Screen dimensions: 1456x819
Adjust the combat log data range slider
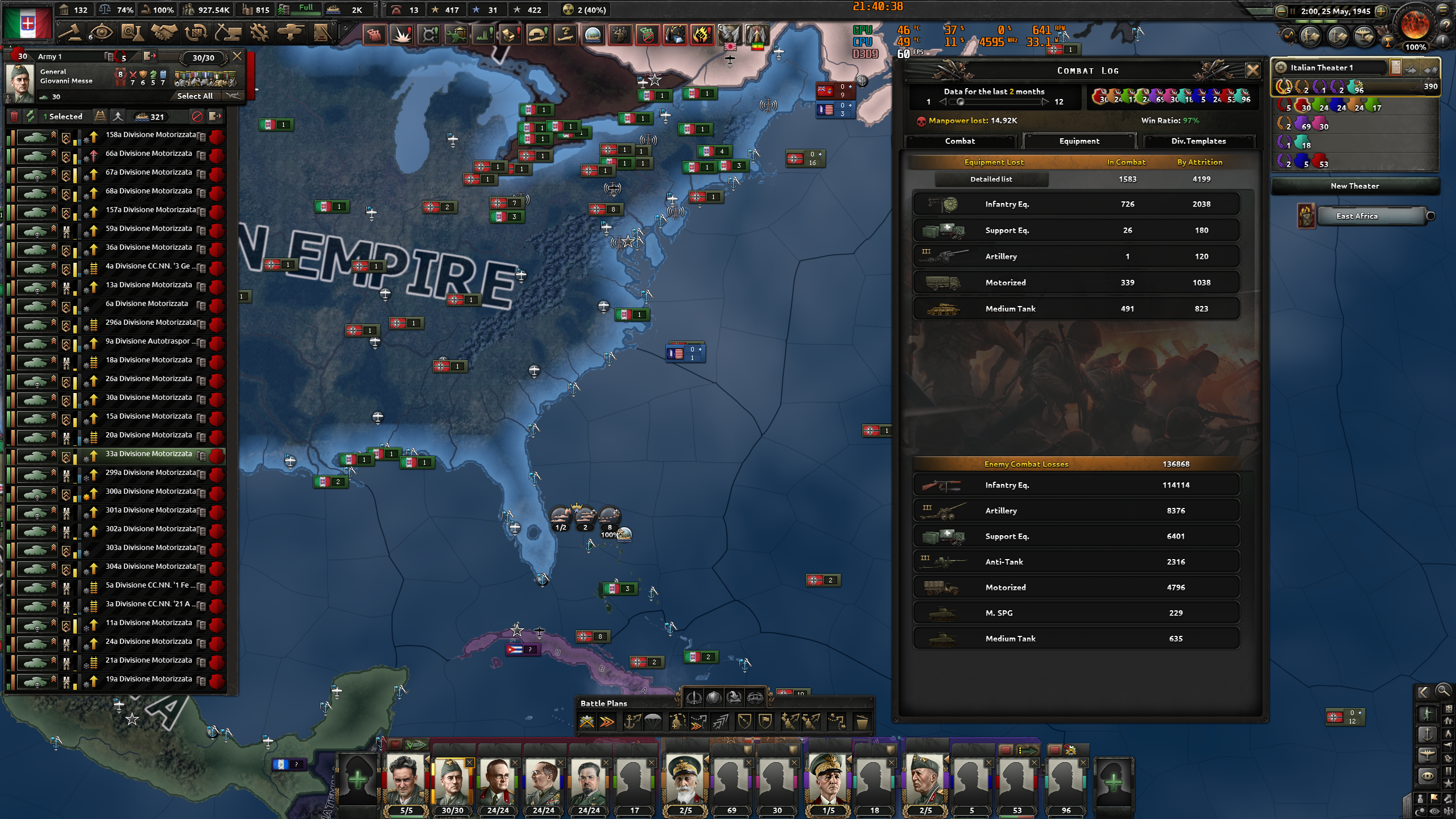pos(962,102)
